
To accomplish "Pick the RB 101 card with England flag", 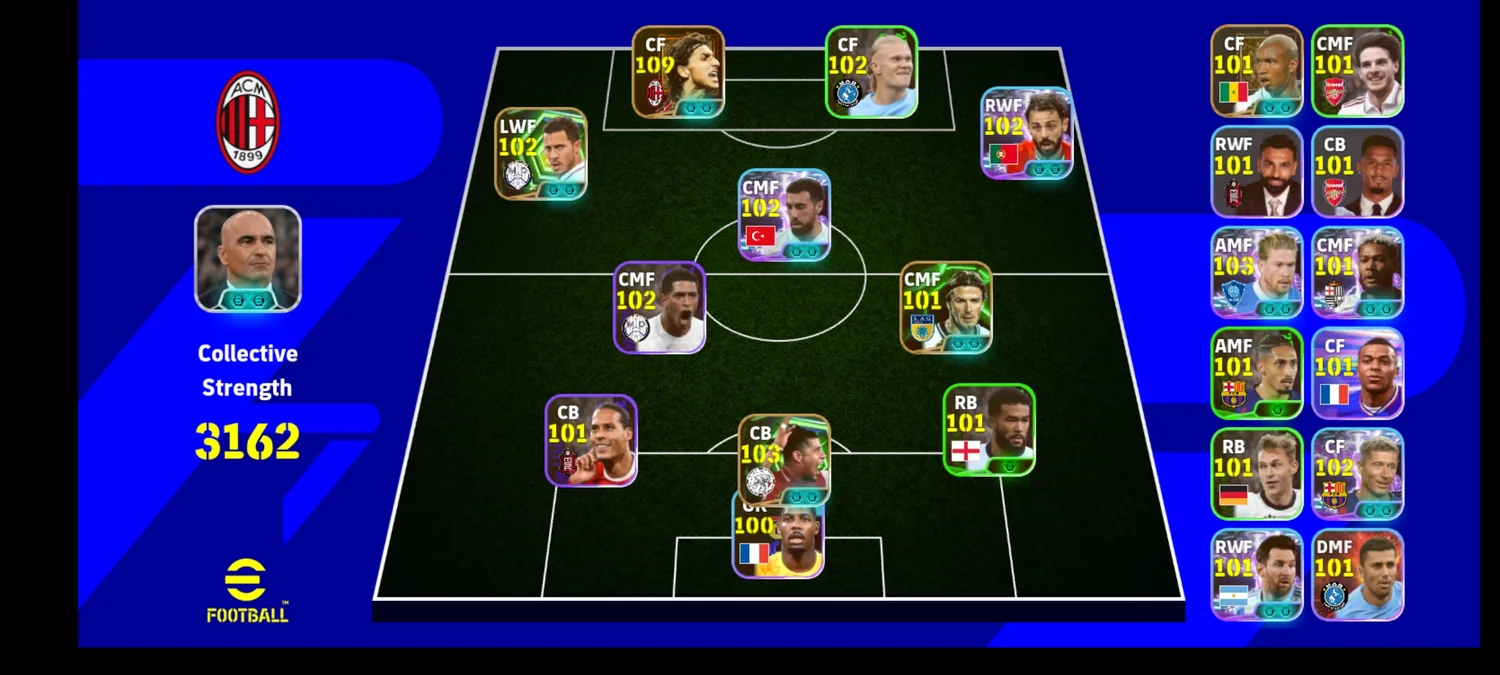I will (x=989, y=430).
